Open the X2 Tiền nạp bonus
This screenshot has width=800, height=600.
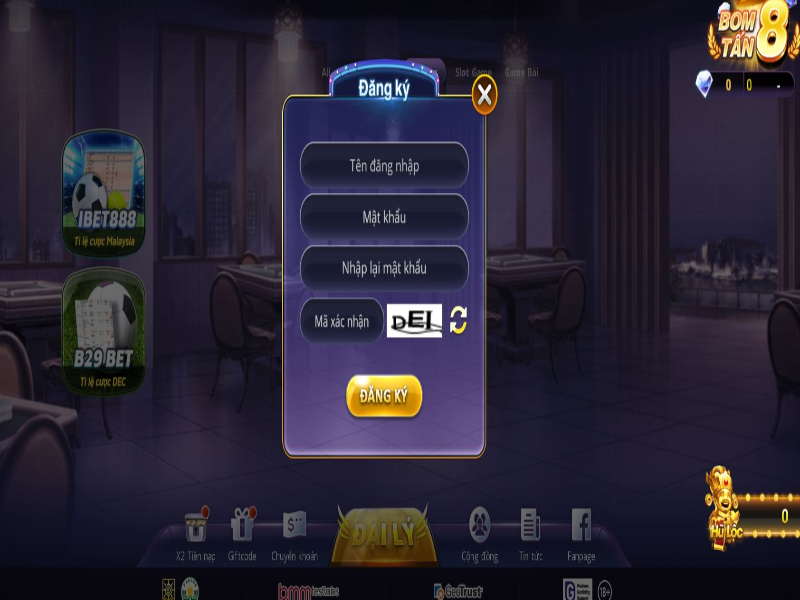pos(195,530)
